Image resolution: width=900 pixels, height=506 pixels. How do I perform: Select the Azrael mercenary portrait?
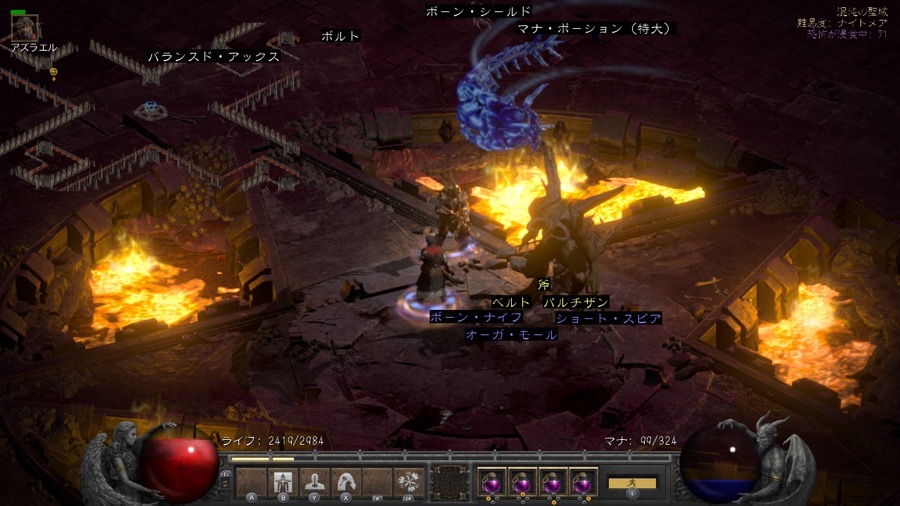pyautogui.click(x=25, y=28)
